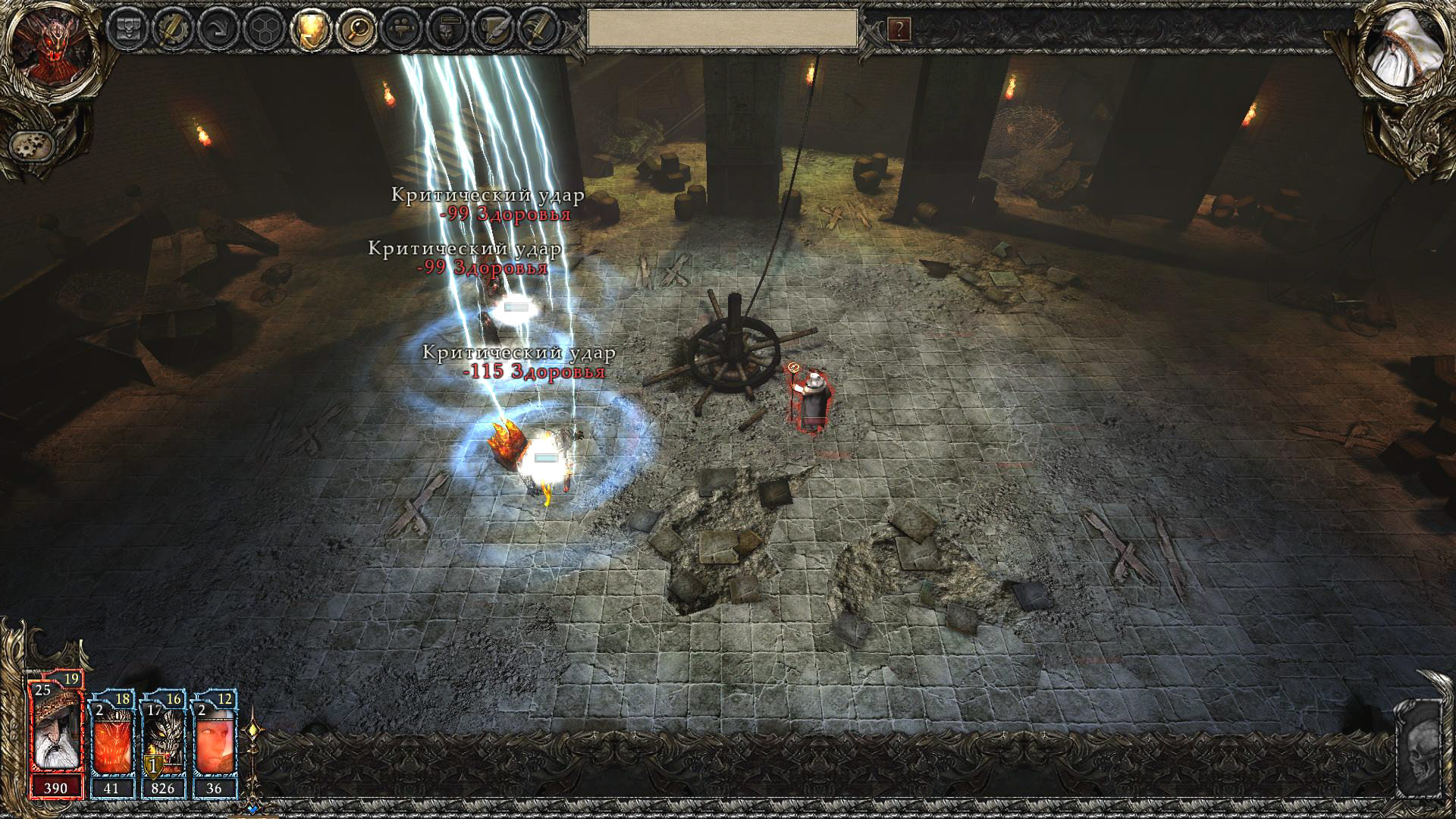Select the sword and gear toolbar button
The image size is (1456, 819).
click(174, 30)
